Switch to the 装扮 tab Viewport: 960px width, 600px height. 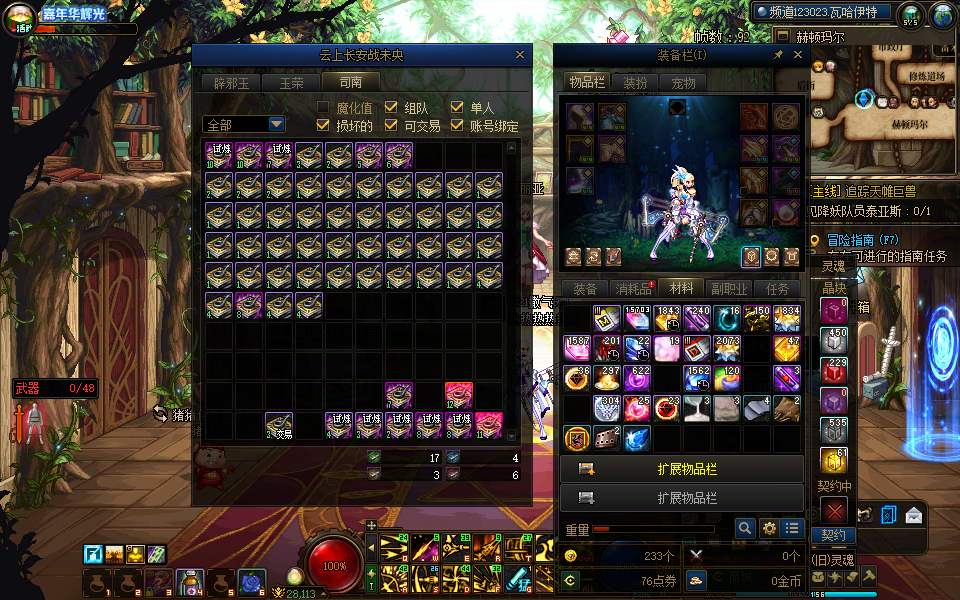(x=635, y=83)
